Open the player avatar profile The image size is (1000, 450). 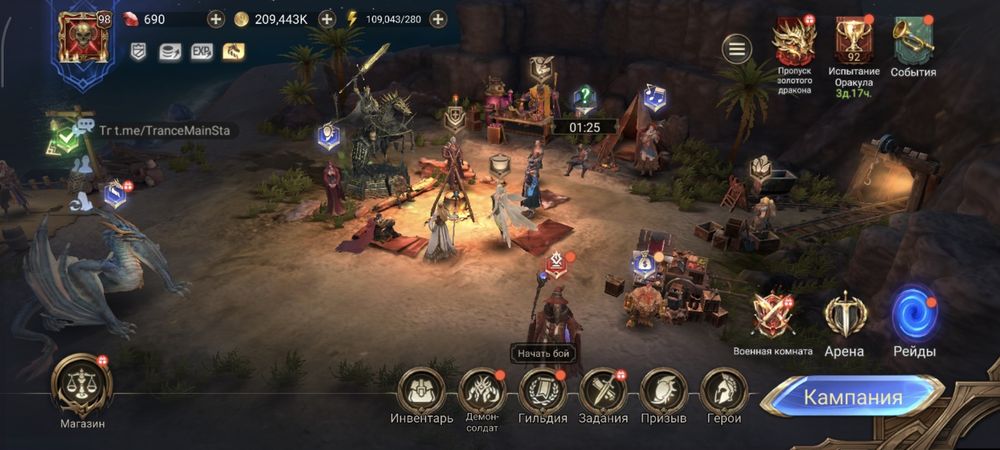(x=80, y=38)
